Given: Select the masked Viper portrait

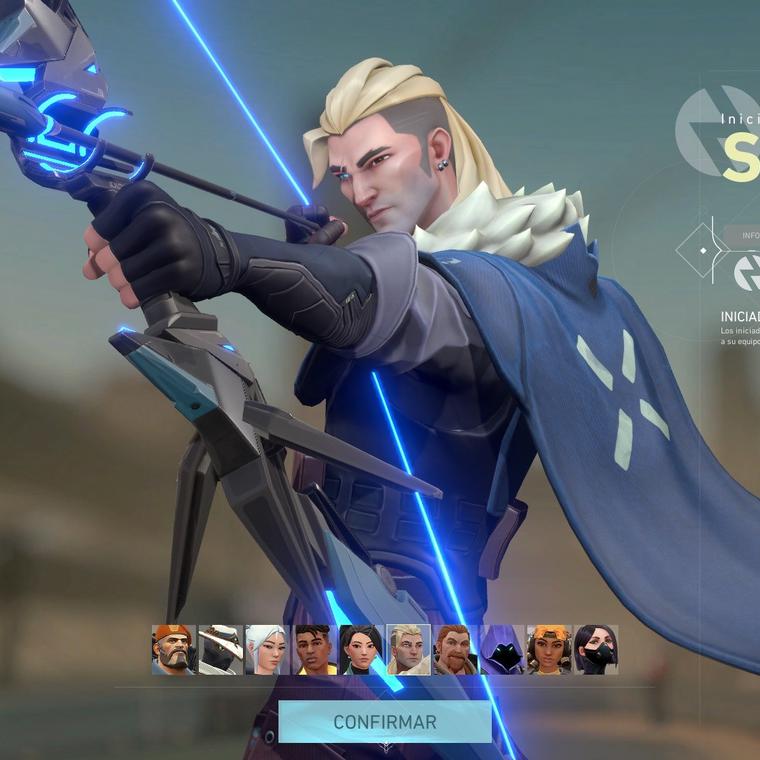Looking at the screenshot, I should tap(596, 650).
